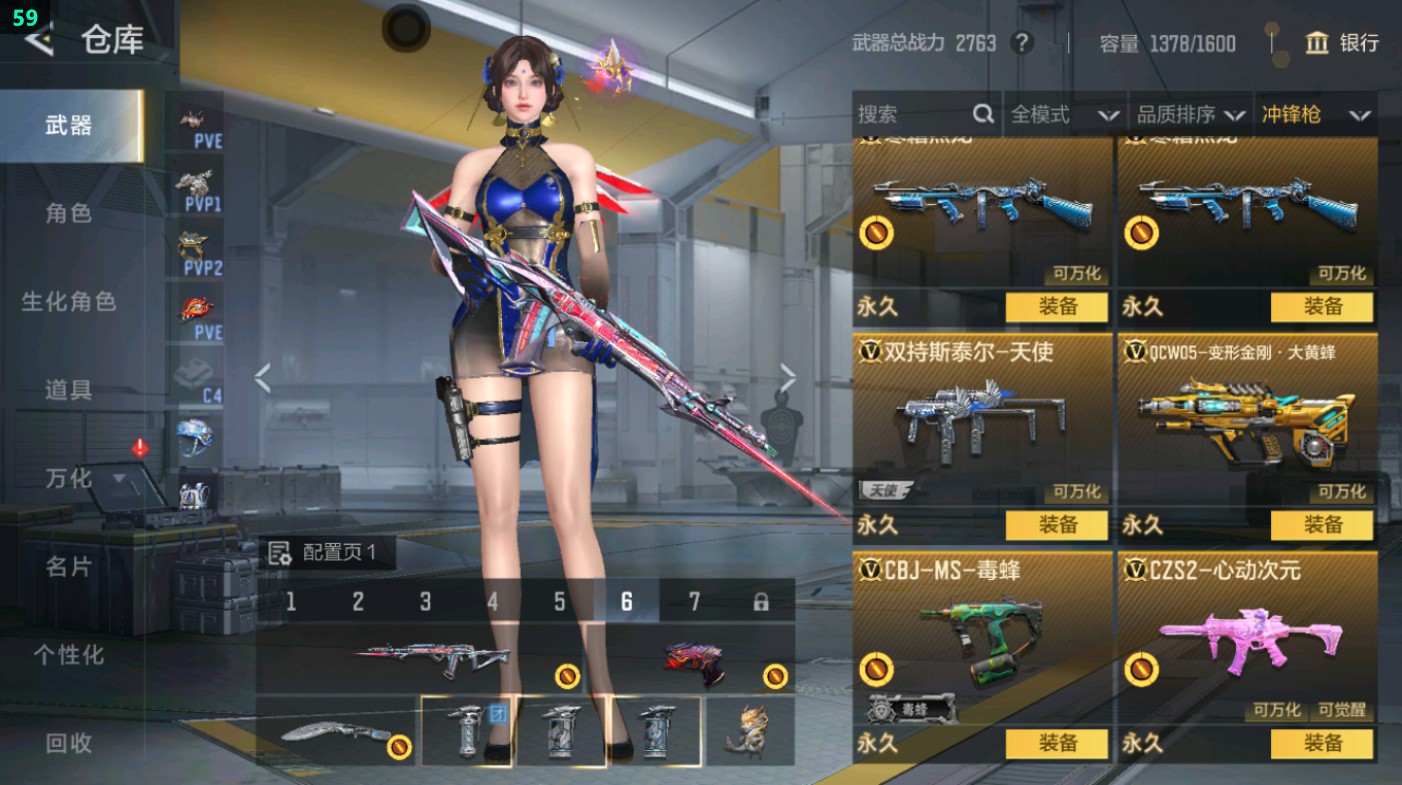Screen dimensions: 1402x785
Task: Equip the CBJ-MS-毒蜂 weapon
Action: coord(1057,743)
